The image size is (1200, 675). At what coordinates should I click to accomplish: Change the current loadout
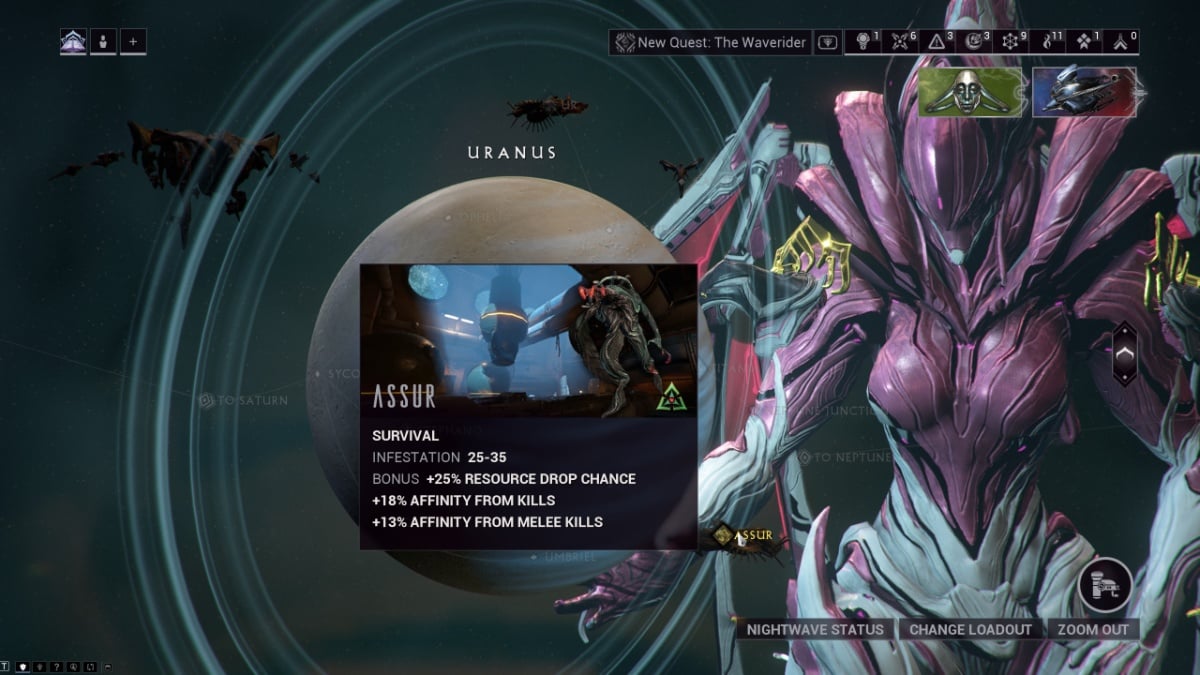pyautogui.click(x=970, y=629)
